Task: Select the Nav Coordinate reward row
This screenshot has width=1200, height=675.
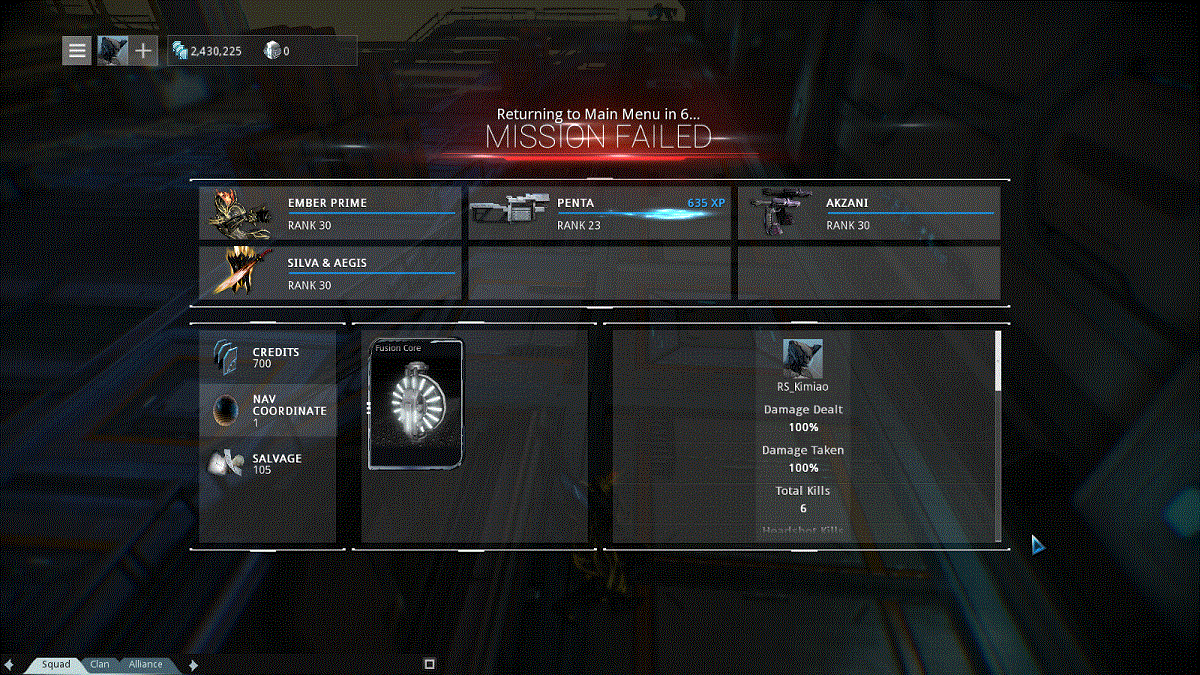Action: click(268, 410)
